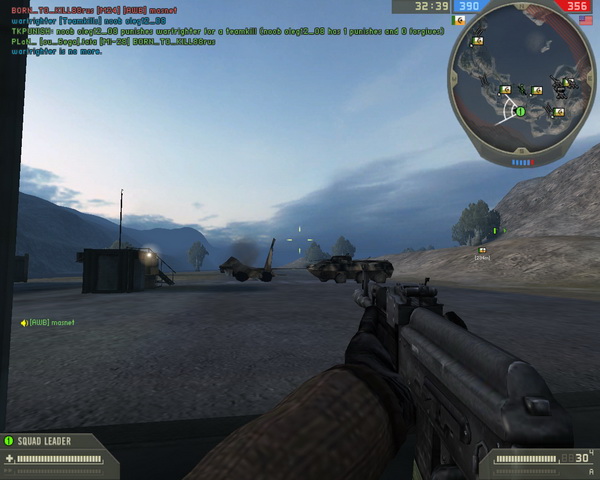Select the US team flag icon
Viewport: 600px width, 480px height.
584,19
